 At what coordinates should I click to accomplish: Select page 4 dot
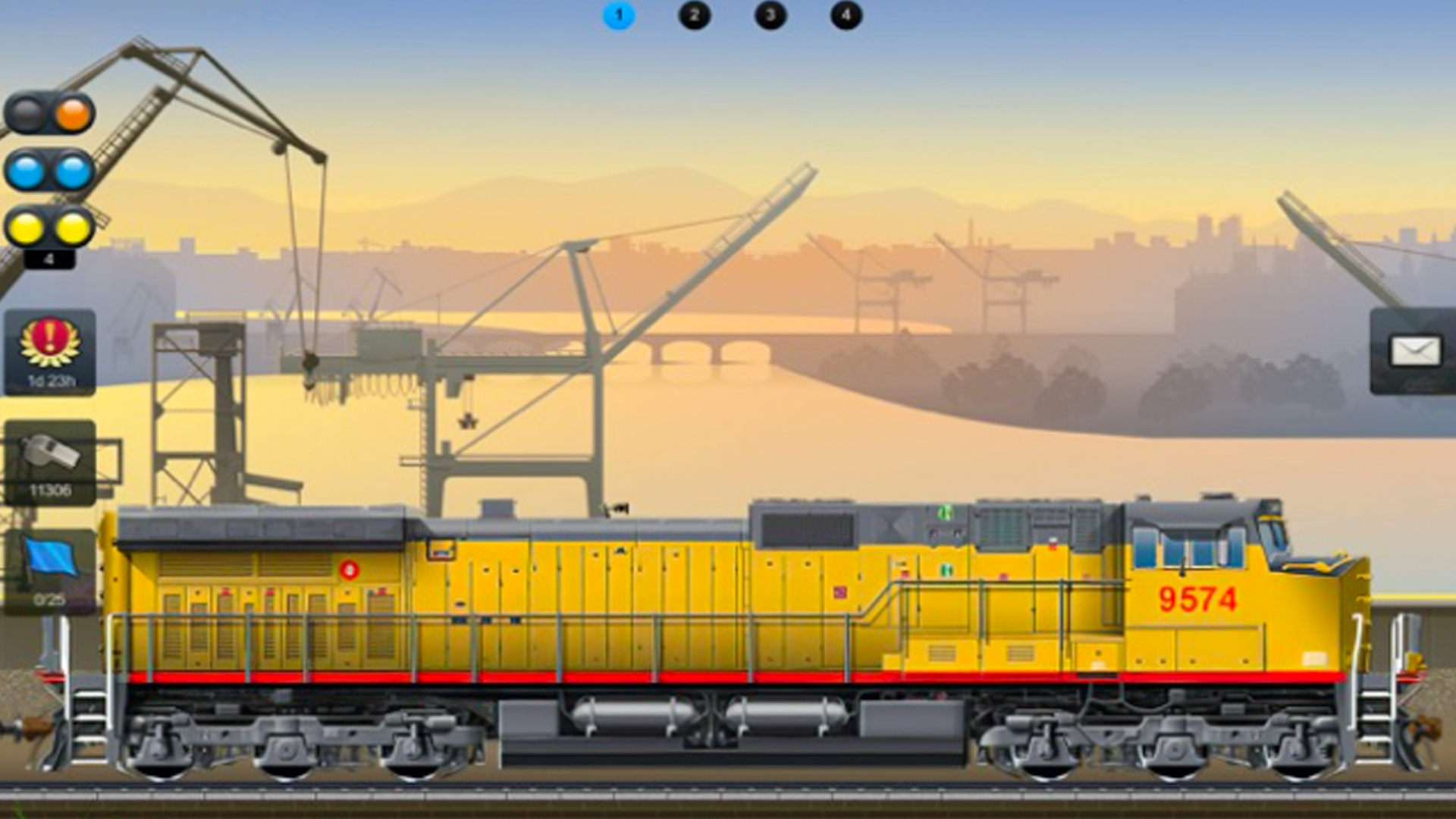pos(846,15)
